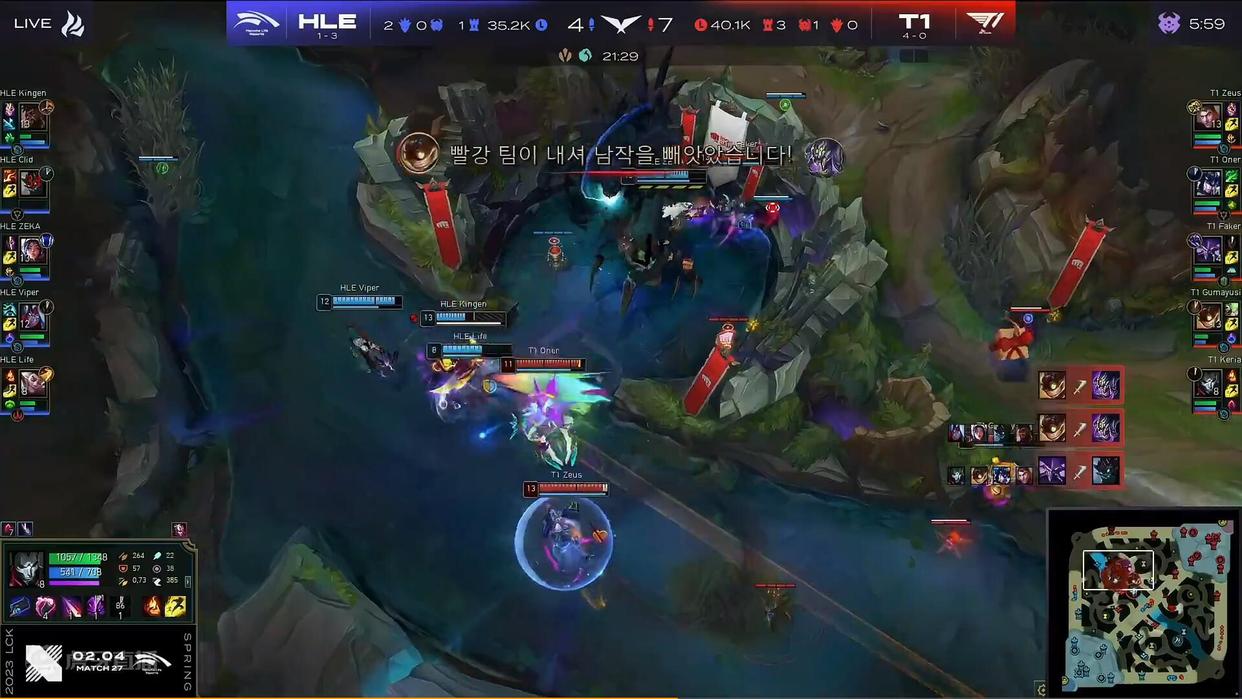Click the Ignite summoner spell icon
The image size is (1242, 699).
(x=153, y=606)
